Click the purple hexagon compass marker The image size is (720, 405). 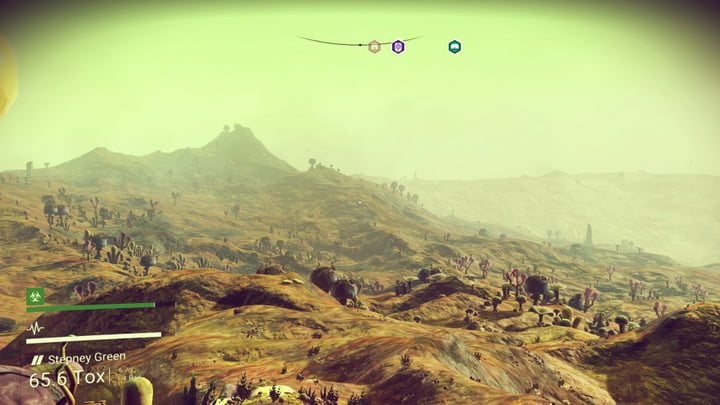pyautogui.click(x=398, y=46)
